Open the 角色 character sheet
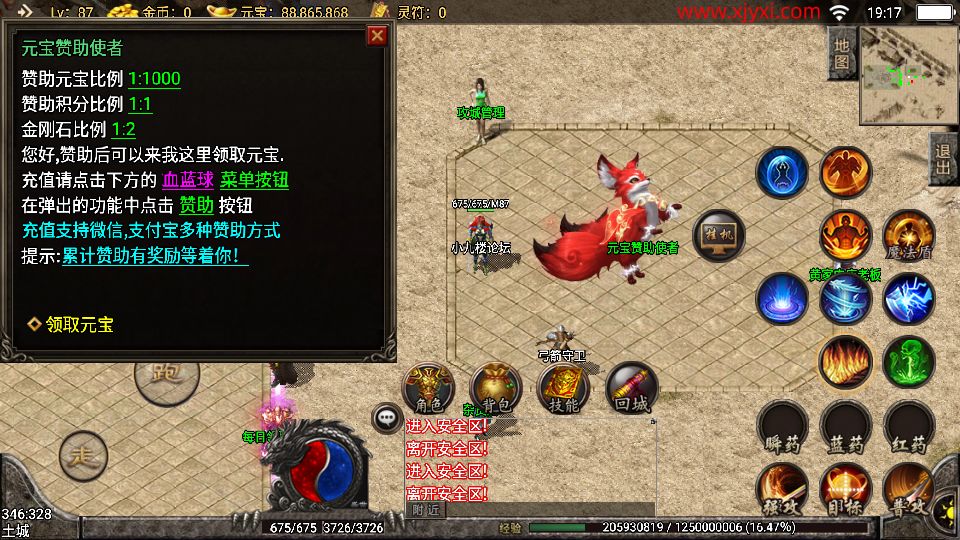Viewport: 960px width, 540px height. [428, 389]
